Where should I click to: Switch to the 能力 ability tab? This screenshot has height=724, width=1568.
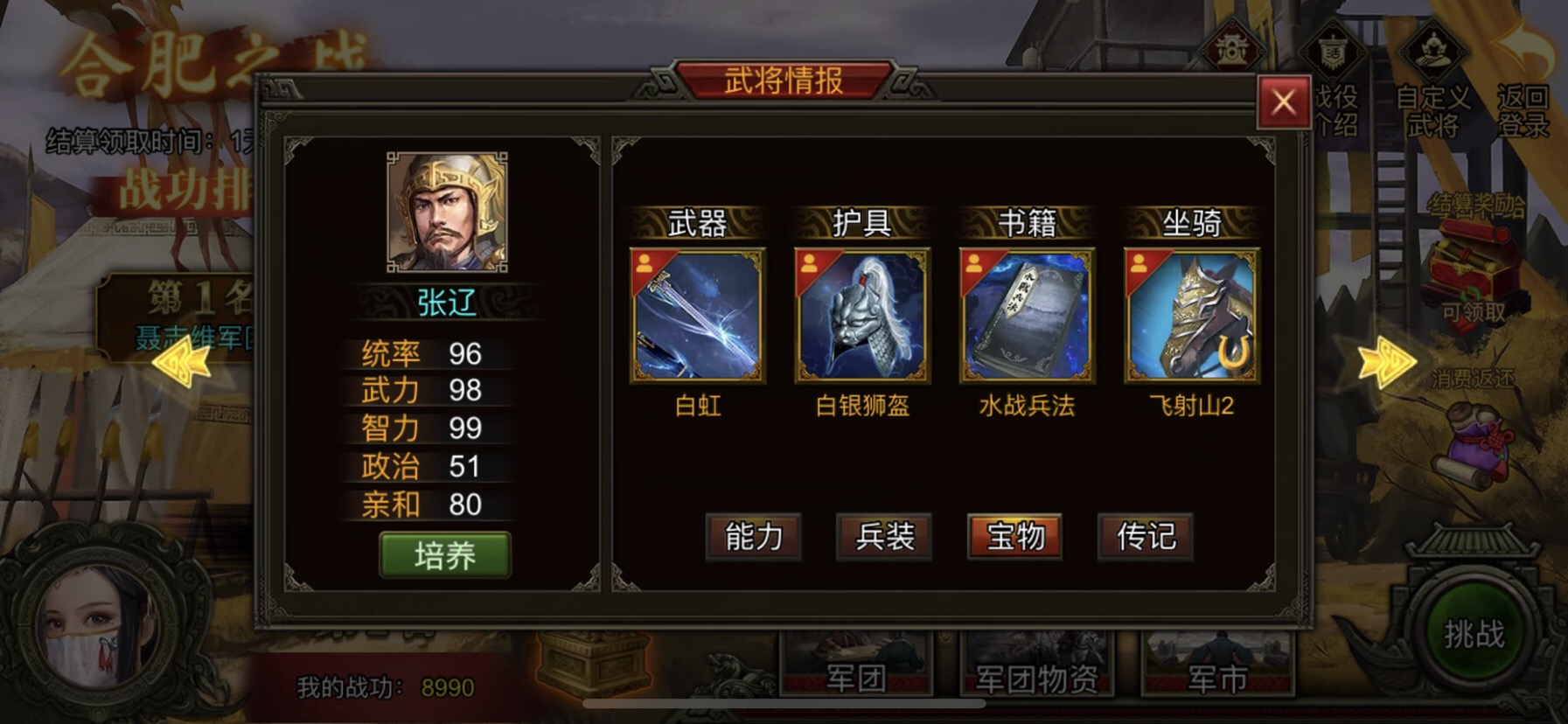pos(754,539)
